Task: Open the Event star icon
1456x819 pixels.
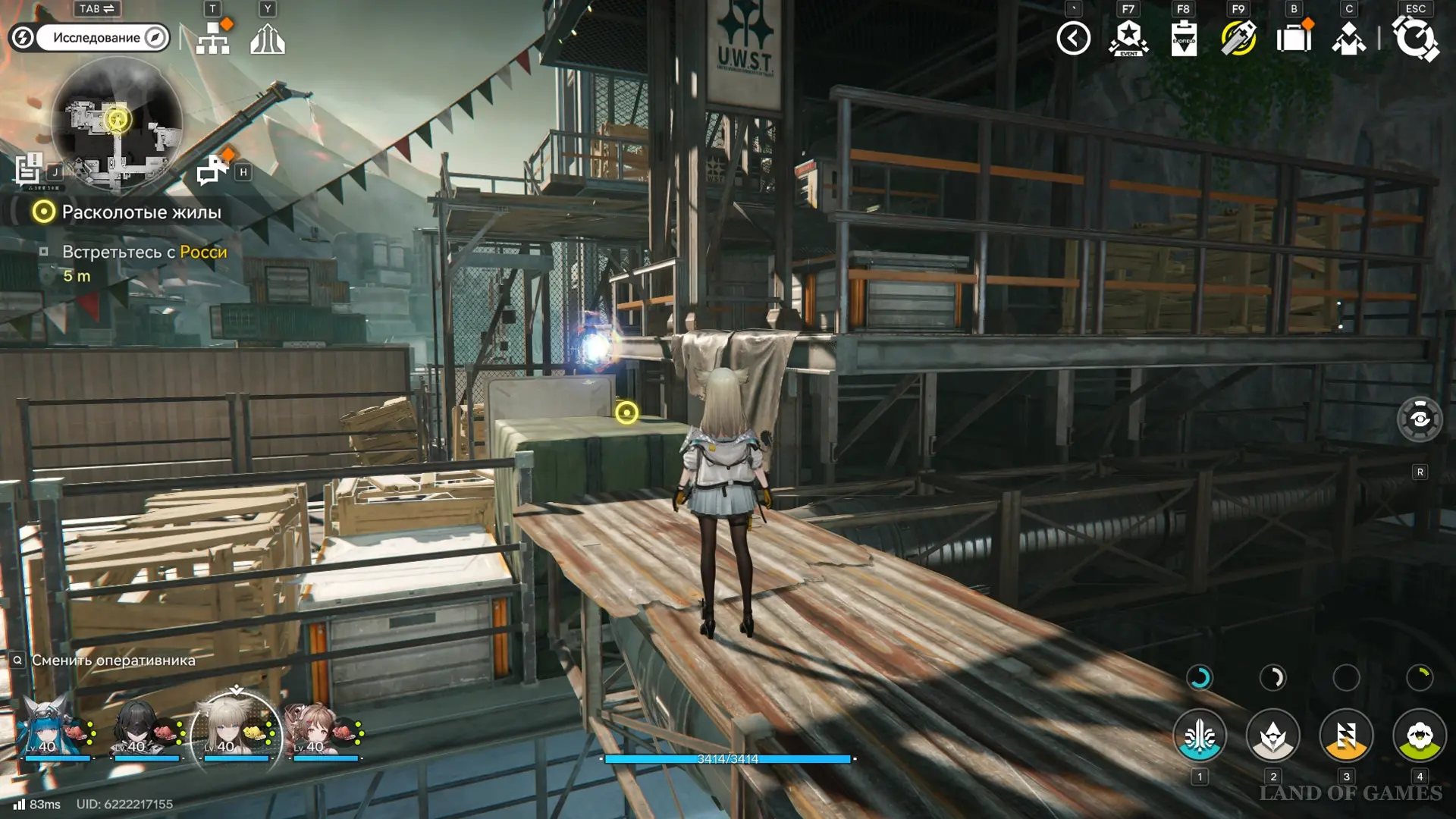Action: click(1128, 38)
